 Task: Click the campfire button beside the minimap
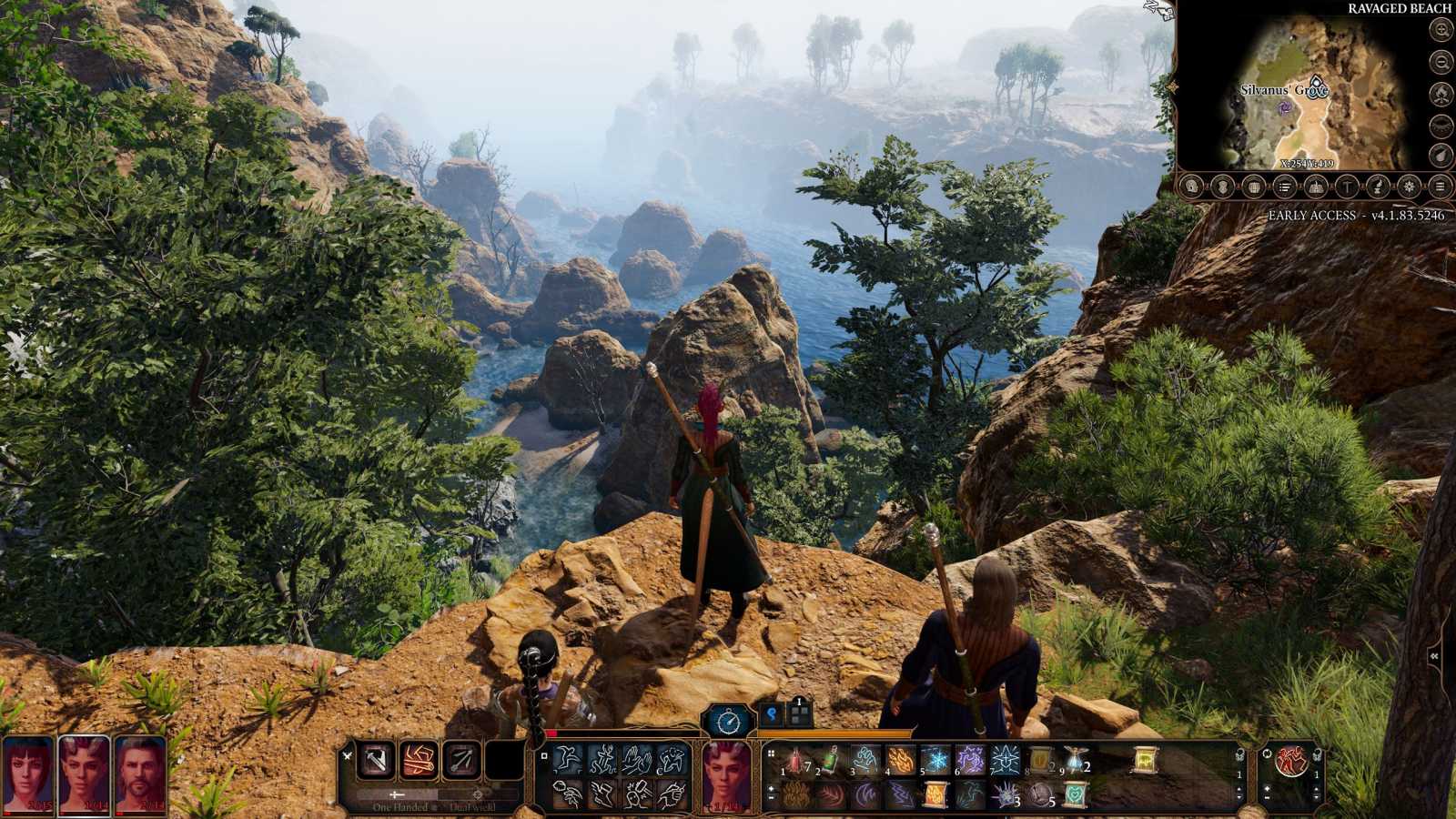[x=1441, y=94]
